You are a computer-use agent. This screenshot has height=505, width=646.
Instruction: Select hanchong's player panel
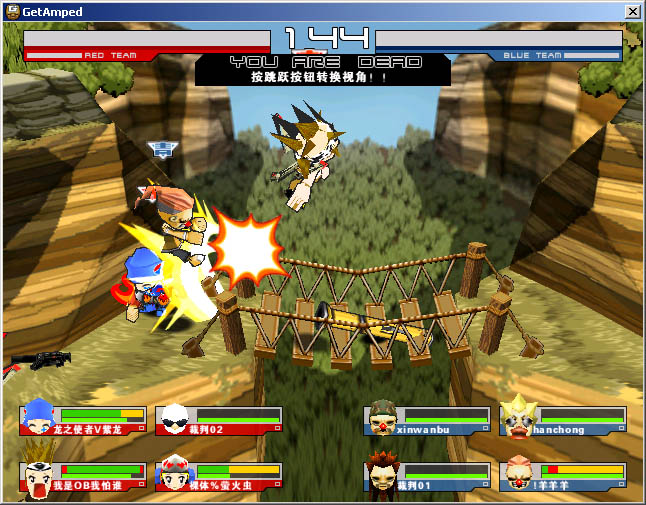[563, 420]
